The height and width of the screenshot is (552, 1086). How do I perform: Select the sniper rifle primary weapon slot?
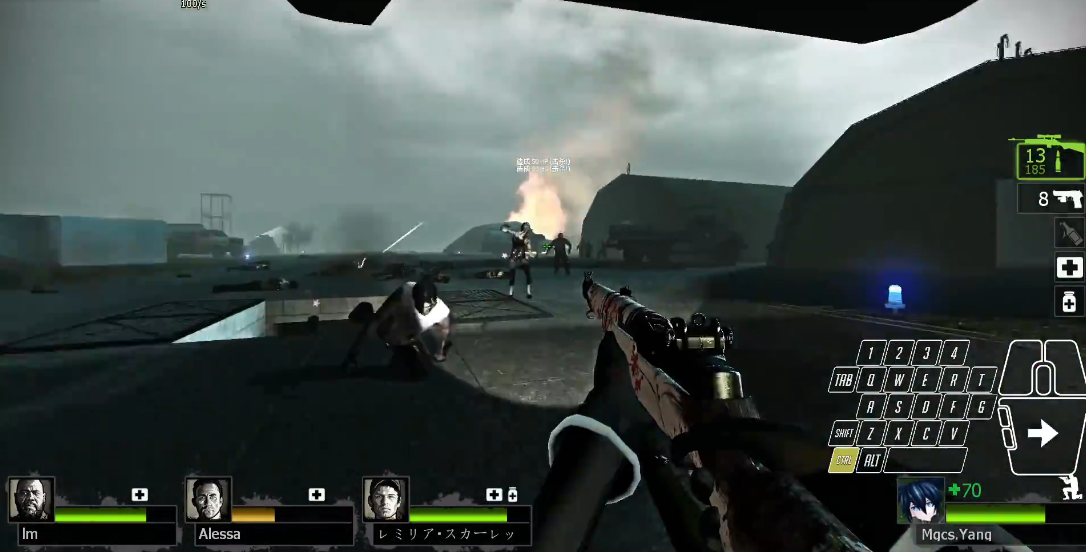click(x=1050, y=160)
